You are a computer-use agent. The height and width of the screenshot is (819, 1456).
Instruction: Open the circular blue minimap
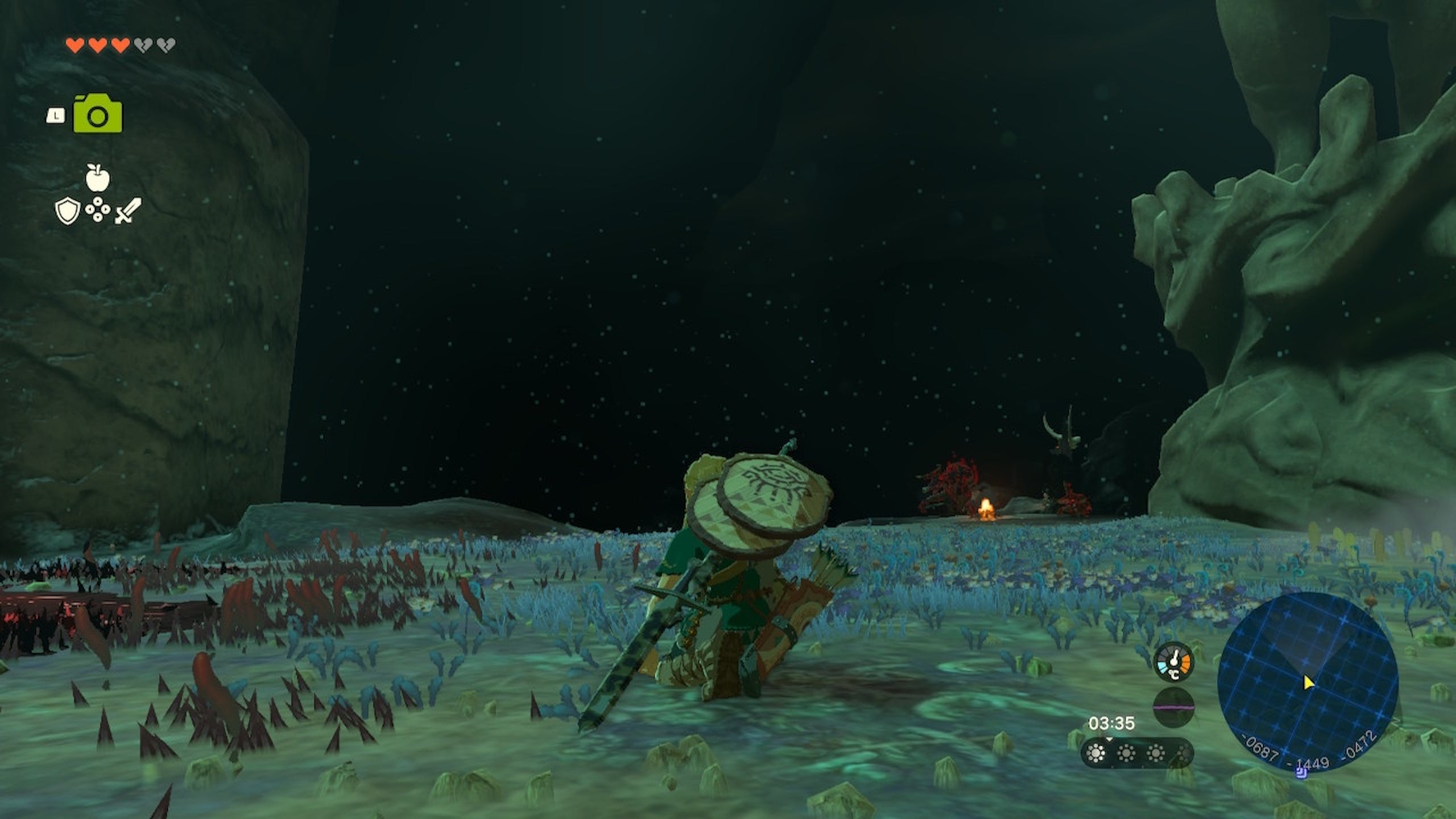1308,682
